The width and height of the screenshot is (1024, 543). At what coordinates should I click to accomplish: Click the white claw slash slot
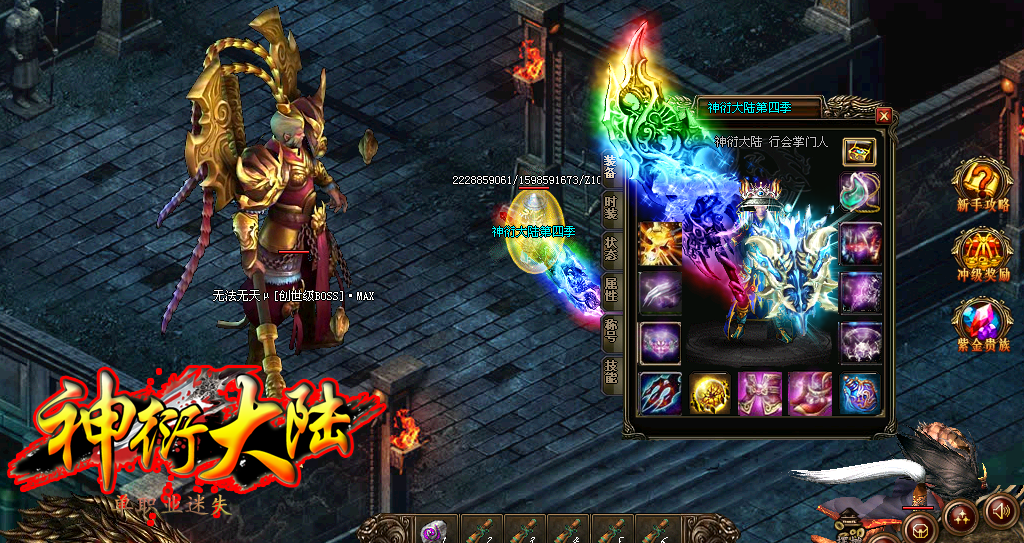point(660,292)
